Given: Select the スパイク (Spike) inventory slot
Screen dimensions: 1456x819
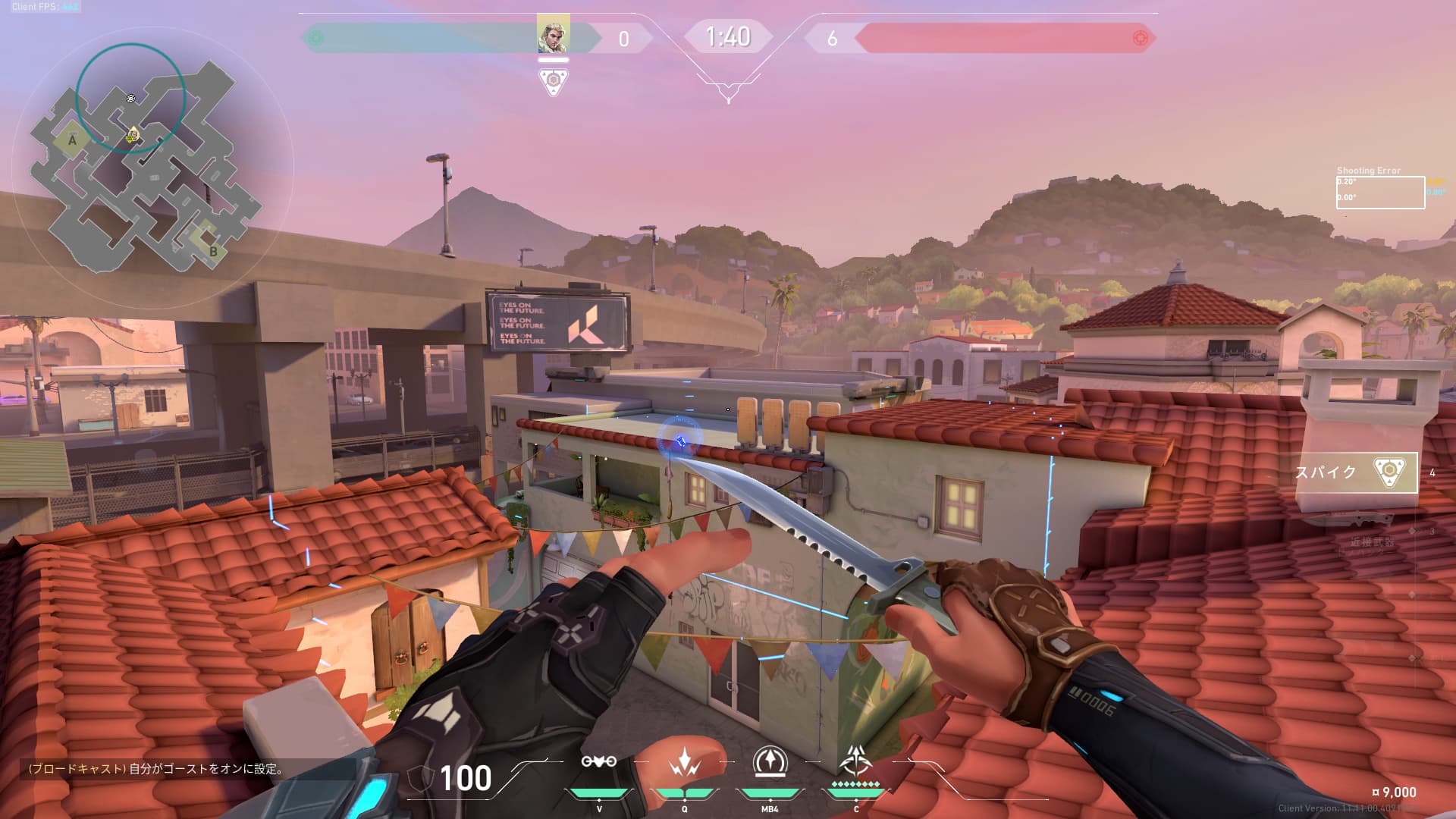Looking at the screenshot, I should point(1356,472).
